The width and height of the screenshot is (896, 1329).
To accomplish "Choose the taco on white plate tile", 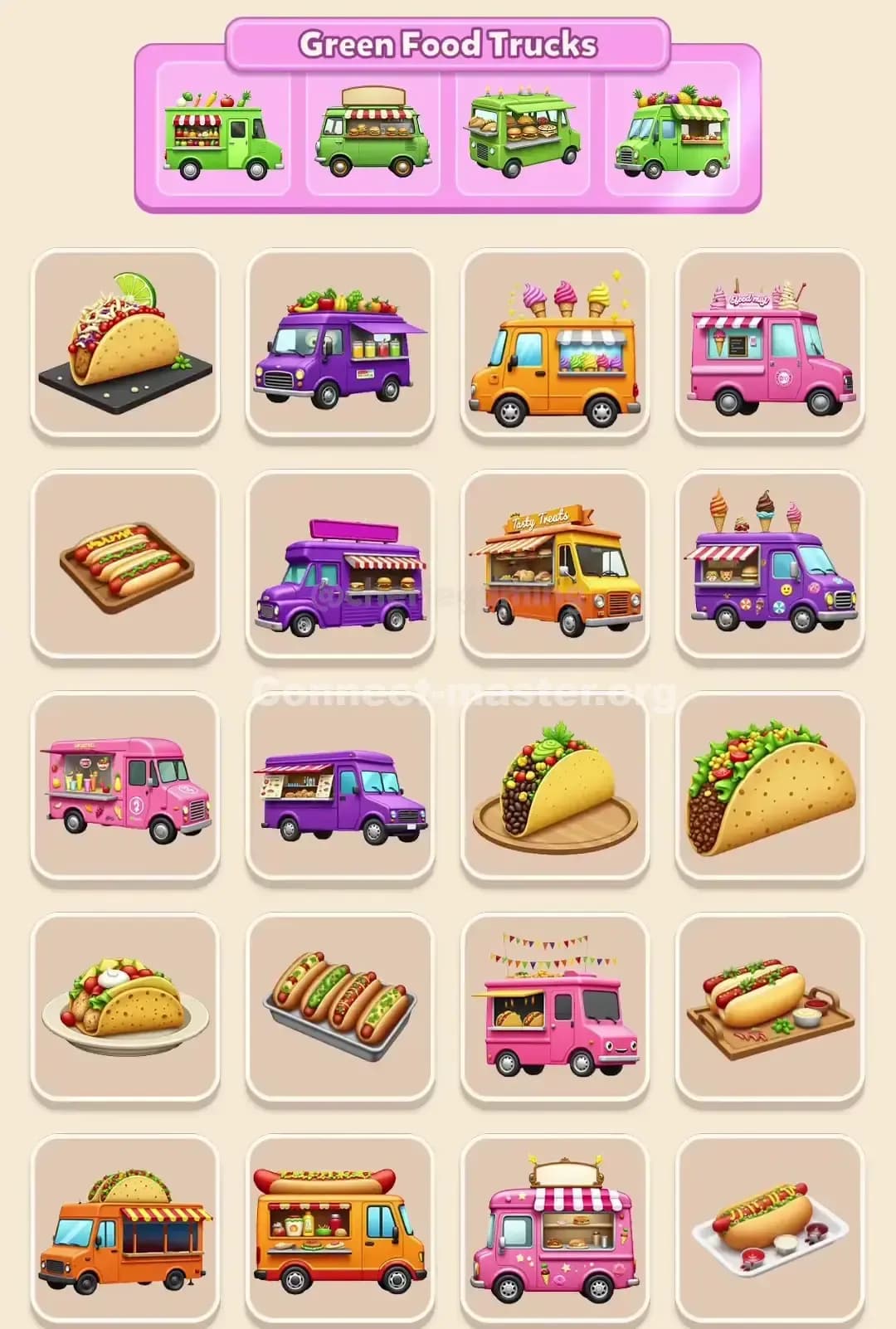I will [x=124, y=1007].
